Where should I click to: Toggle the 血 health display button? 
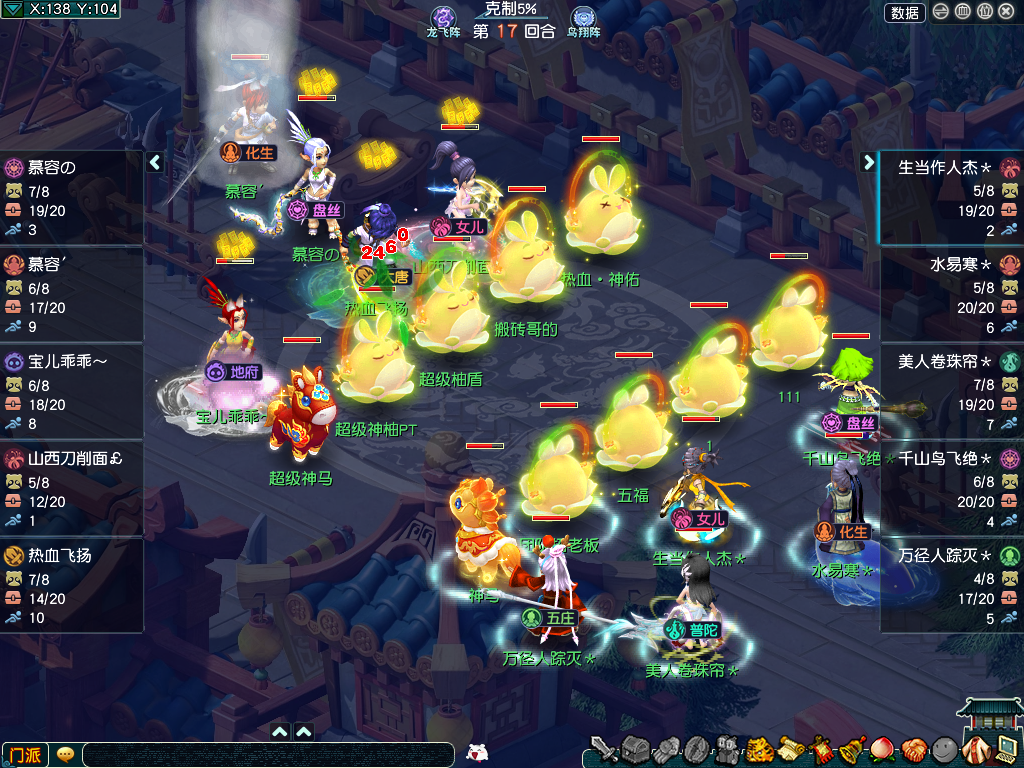[962, 12]
